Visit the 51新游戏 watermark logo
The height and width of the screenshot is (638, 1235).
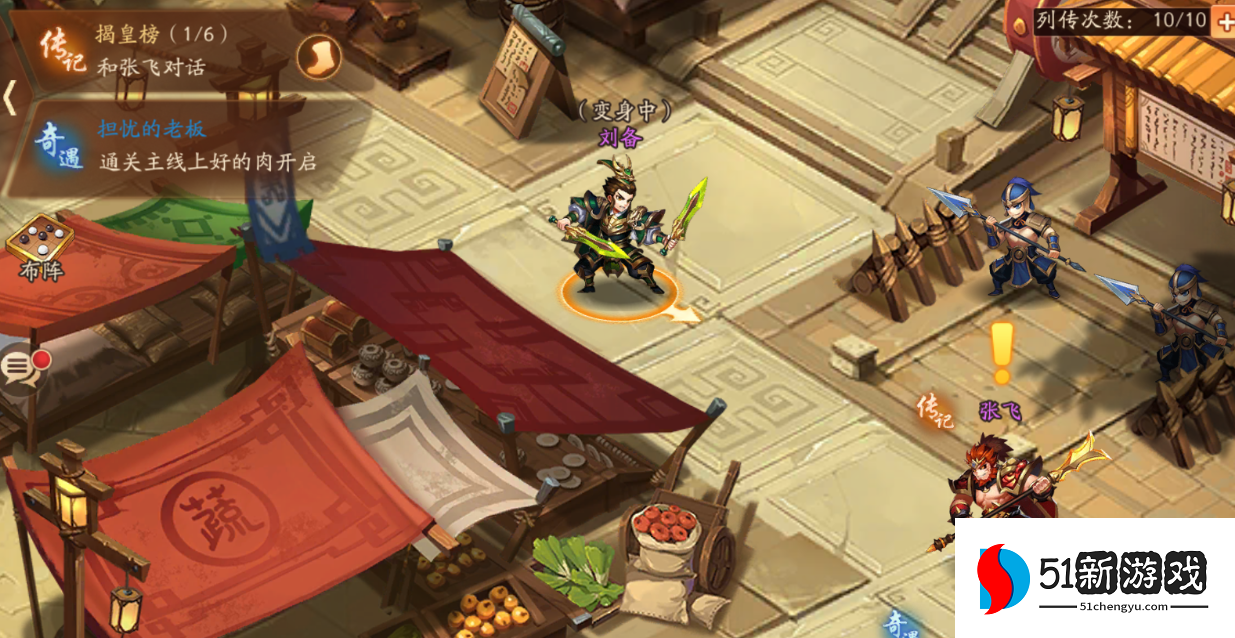(1095, 578)
